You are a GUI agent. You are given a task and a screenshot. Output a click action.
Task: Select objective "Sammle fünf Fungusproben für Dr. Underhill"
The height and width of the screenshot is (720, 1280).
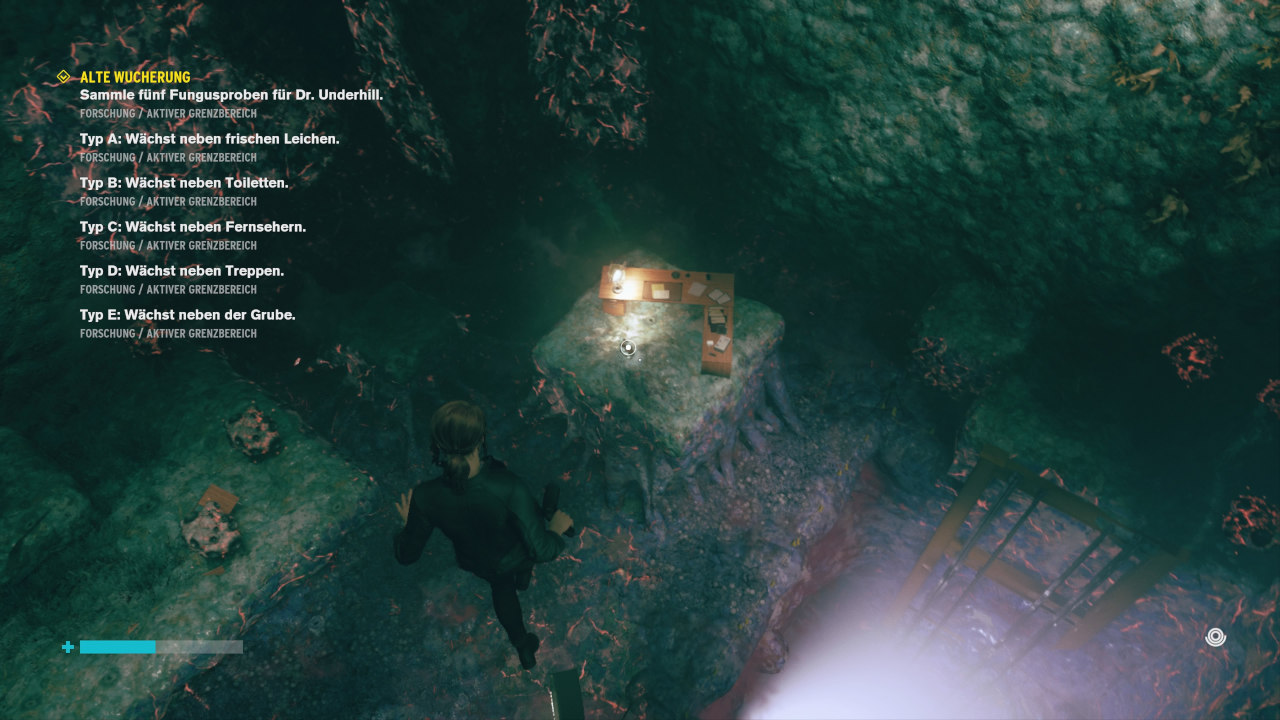(231, 95)
